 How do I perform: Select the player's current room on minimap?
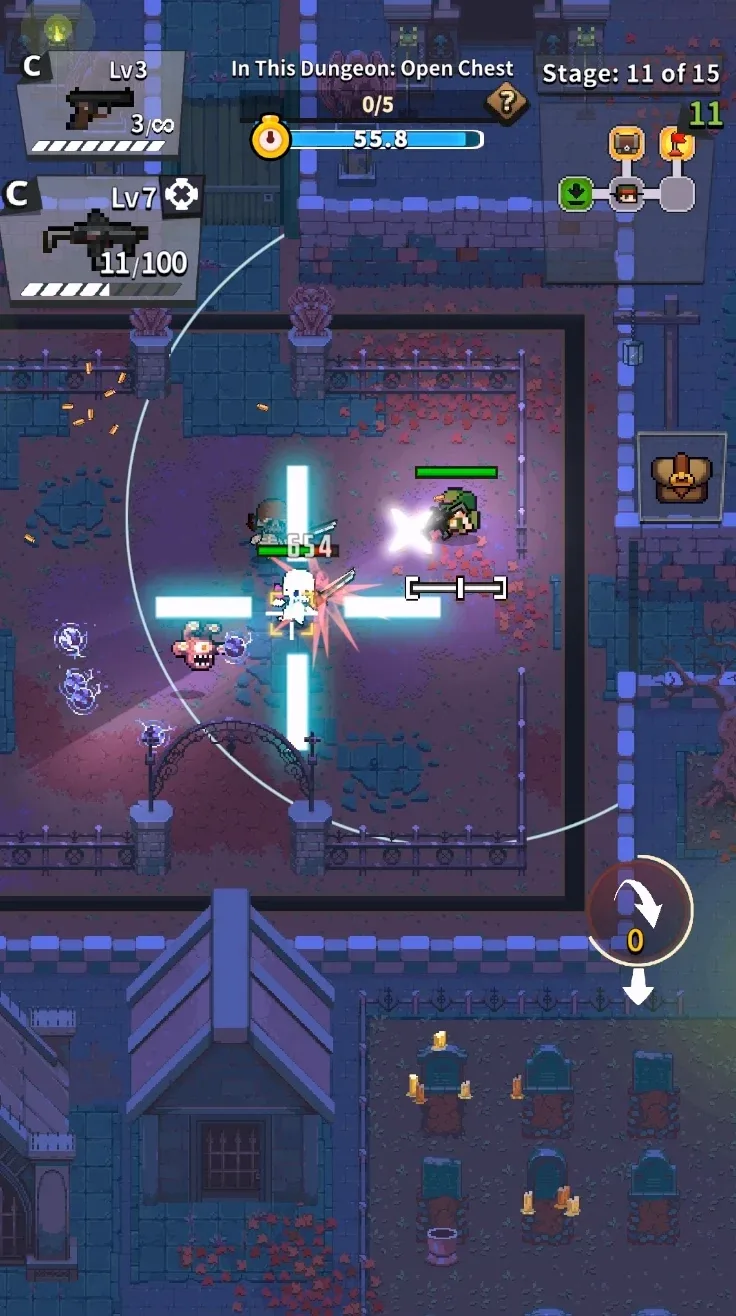pos(627,193)
